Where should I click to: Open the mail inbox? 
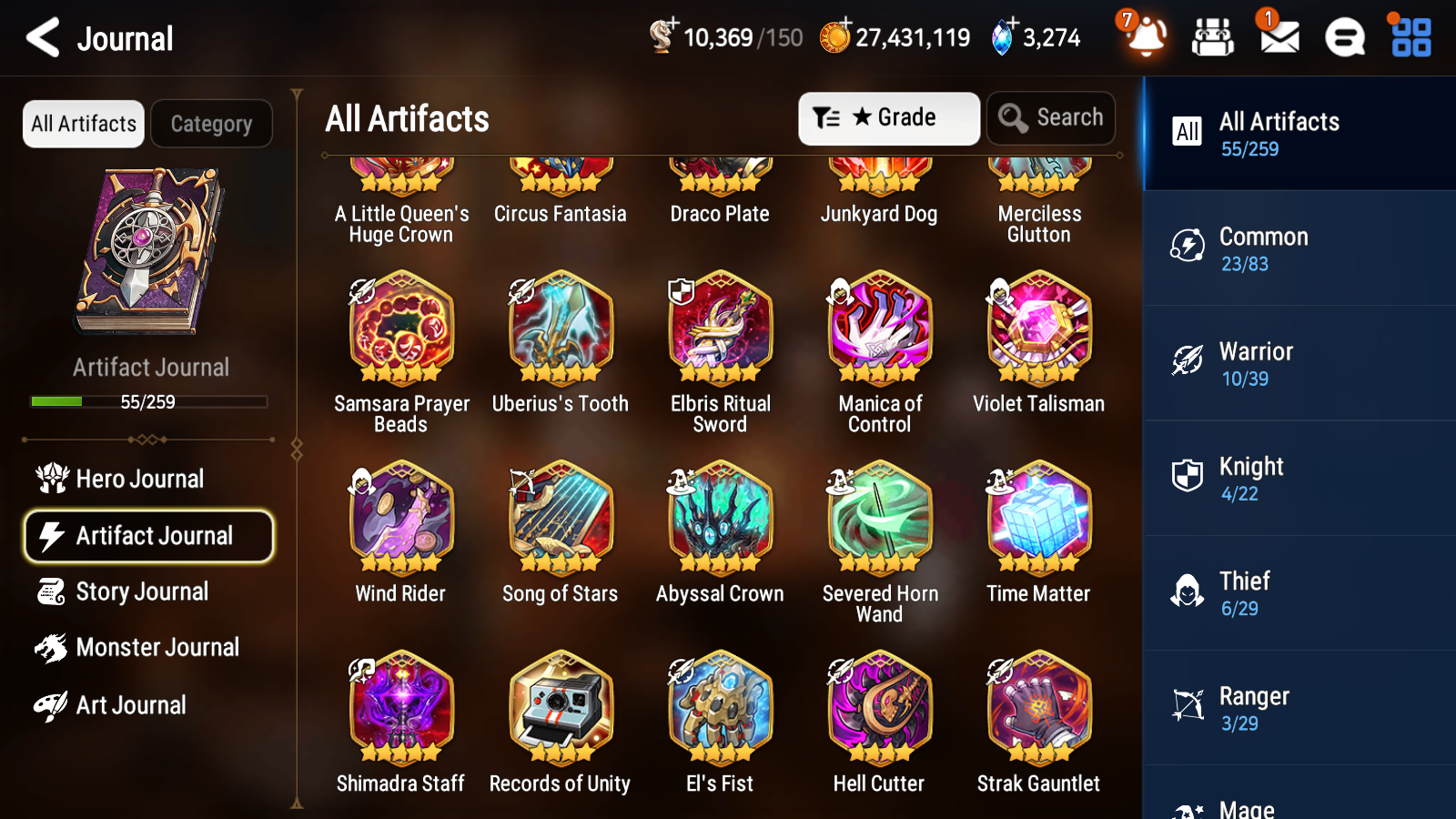(x=1278, y=38)
